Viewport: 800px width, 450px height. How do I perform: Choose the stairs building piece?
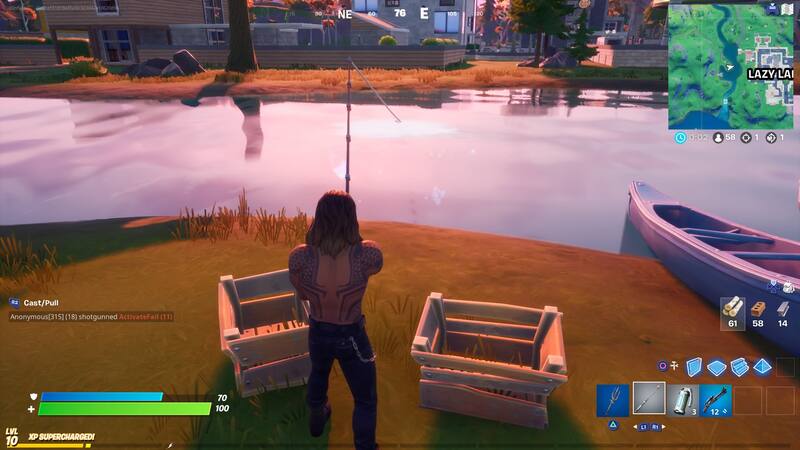(739, 367)
